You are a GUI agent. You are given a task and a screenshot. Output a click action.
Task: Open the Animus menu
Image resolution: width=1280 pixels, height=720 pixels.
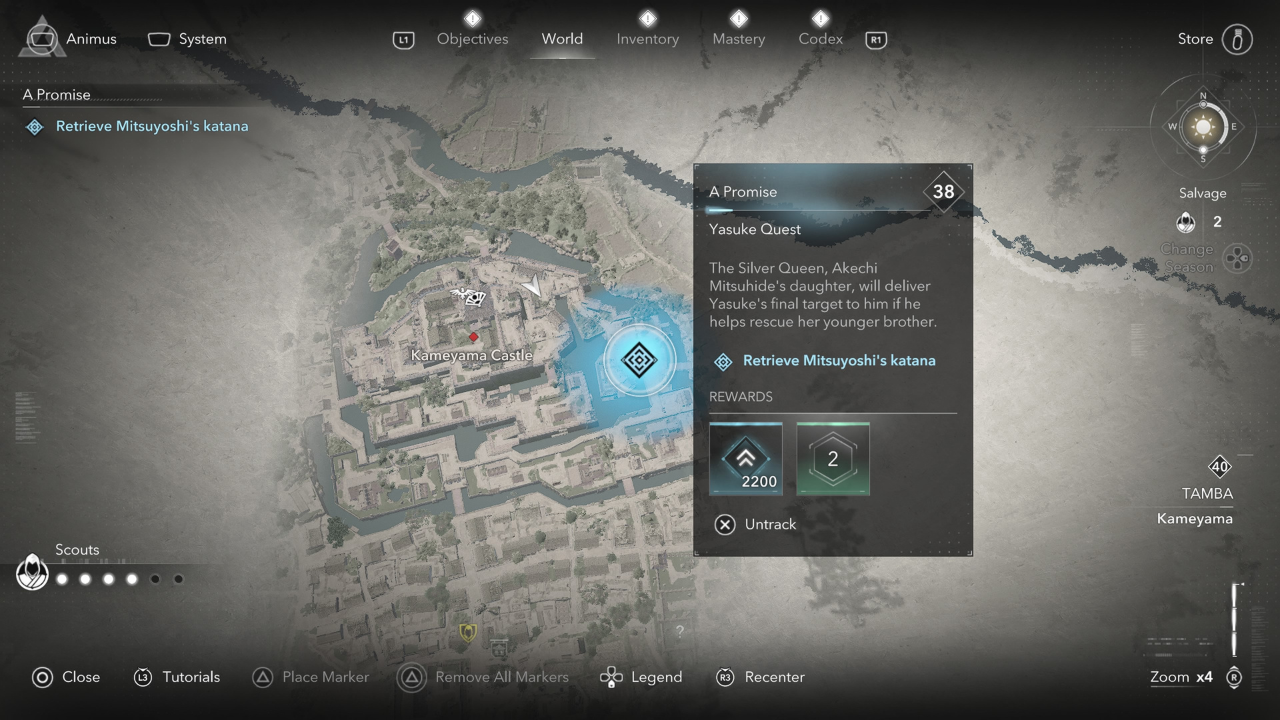[70, 39]
